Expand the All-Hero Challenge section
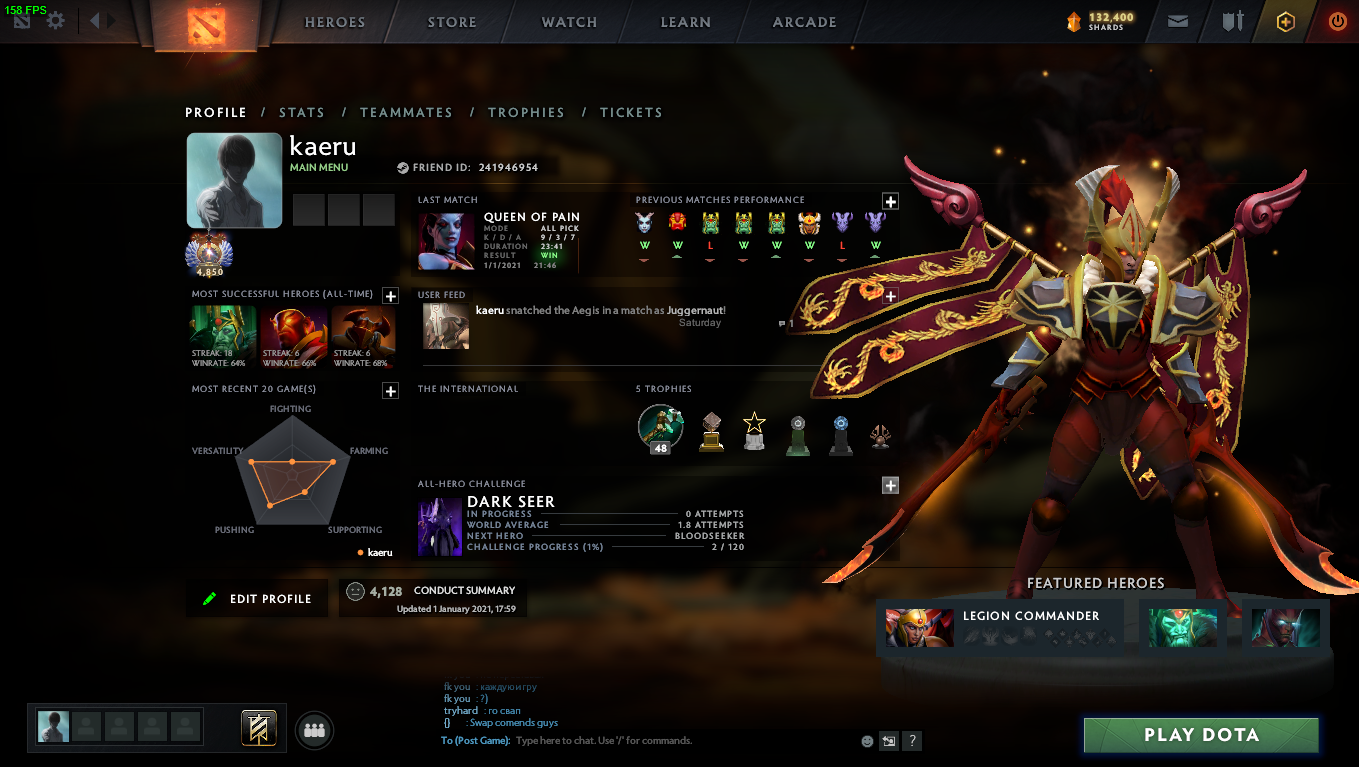 (890, 485)
